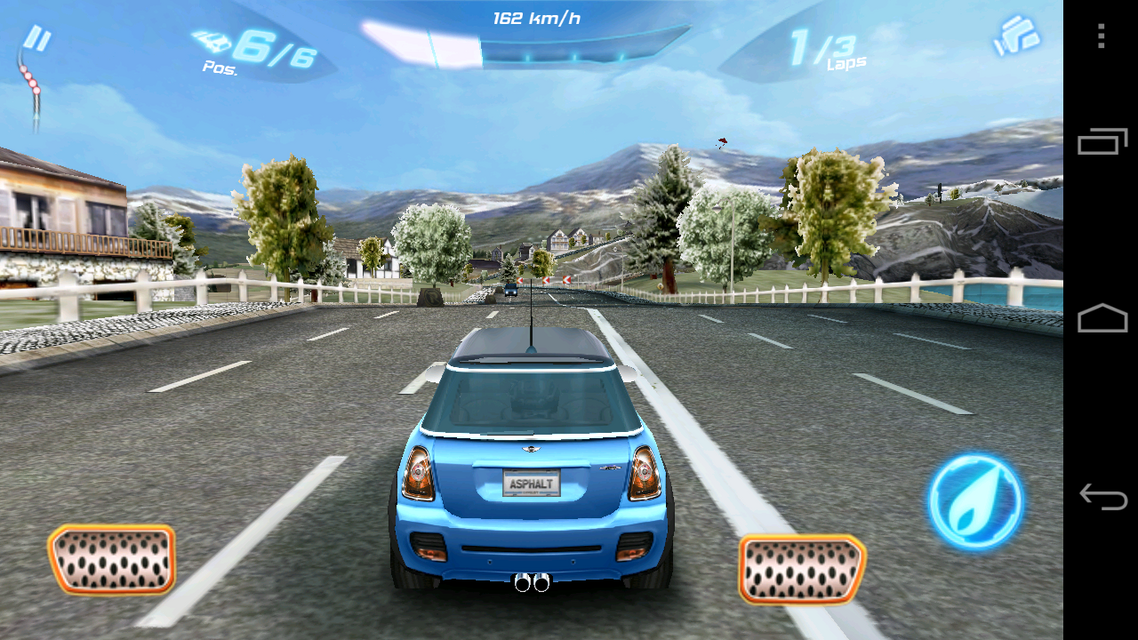Activate the nitro boost
This screenshot has width=1138, height=640.
coord(975,501)
